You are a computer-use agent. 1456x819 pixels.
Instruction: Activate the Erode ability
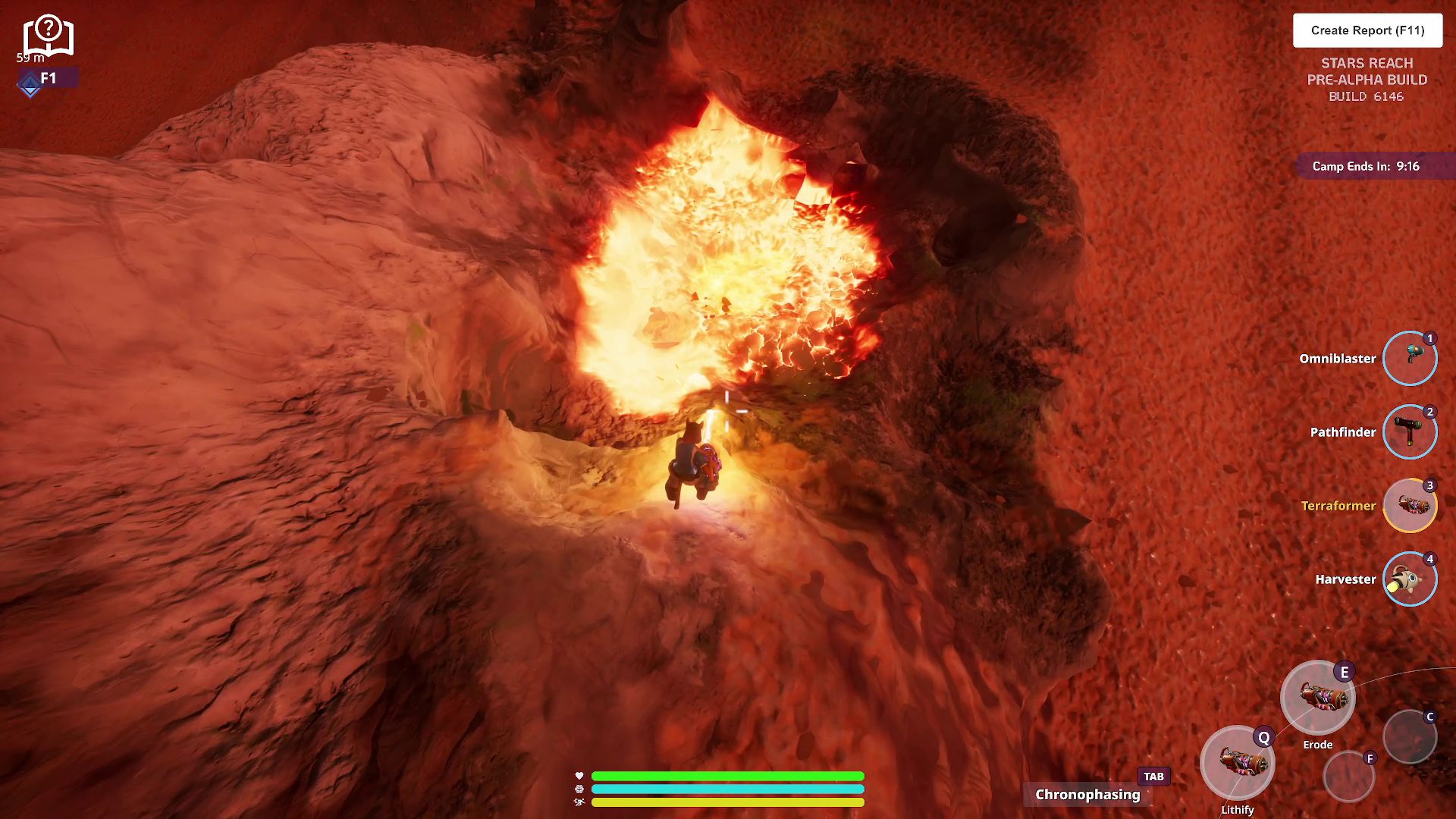pos(1317,698)
